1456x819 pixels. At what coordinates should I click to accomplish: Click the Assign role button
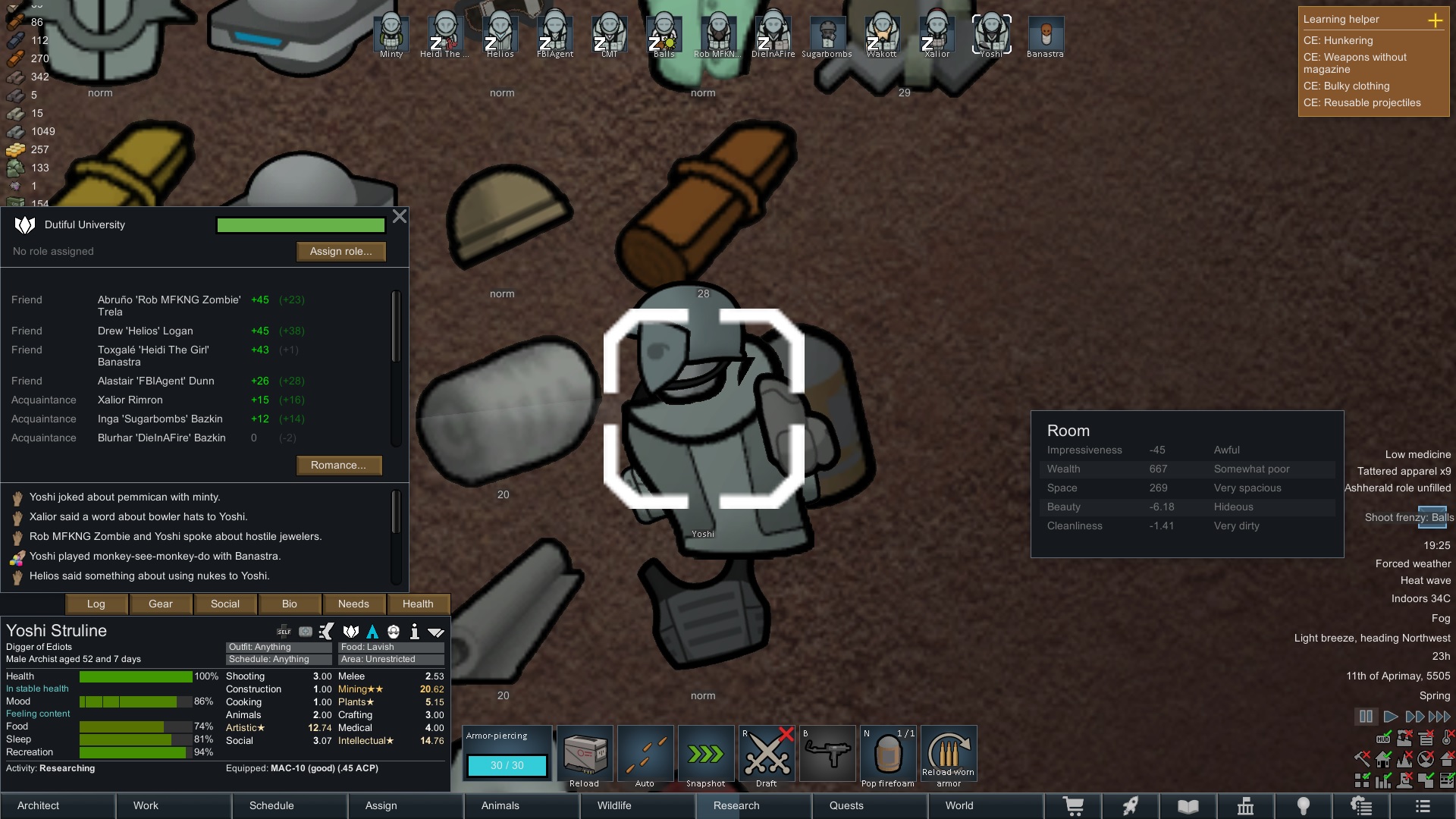(340, 252)
